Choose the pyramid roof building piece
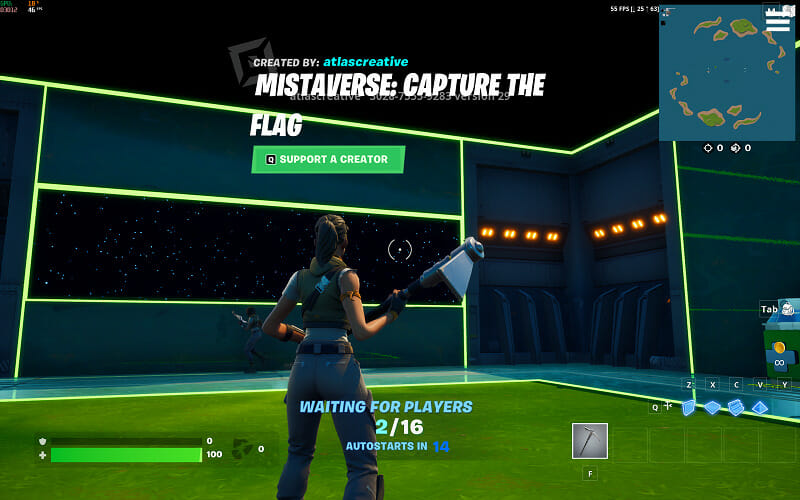This screenshot has height=500, width=800. pos(760,407)
